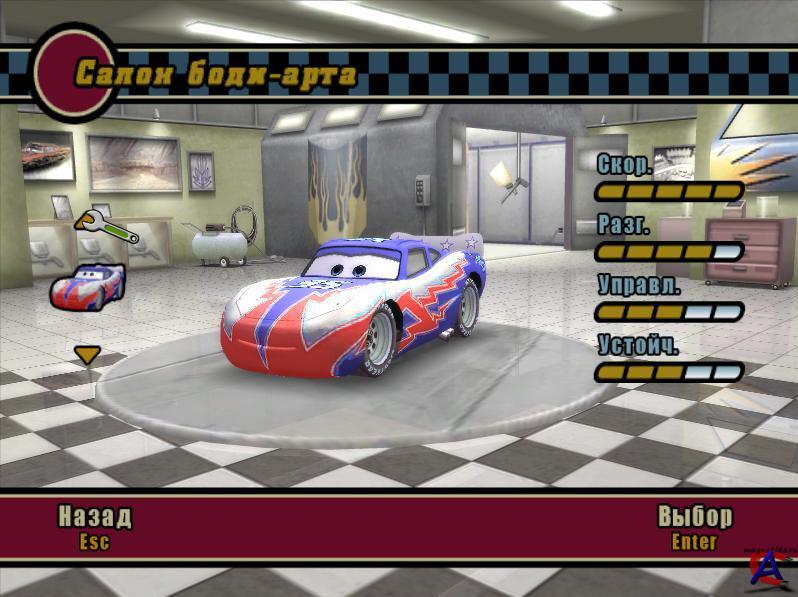The height and width of the screenshot is (597, 798).
Task: Click the yellow down arrow
Action: pyautogui.click(x=88, y=354)
